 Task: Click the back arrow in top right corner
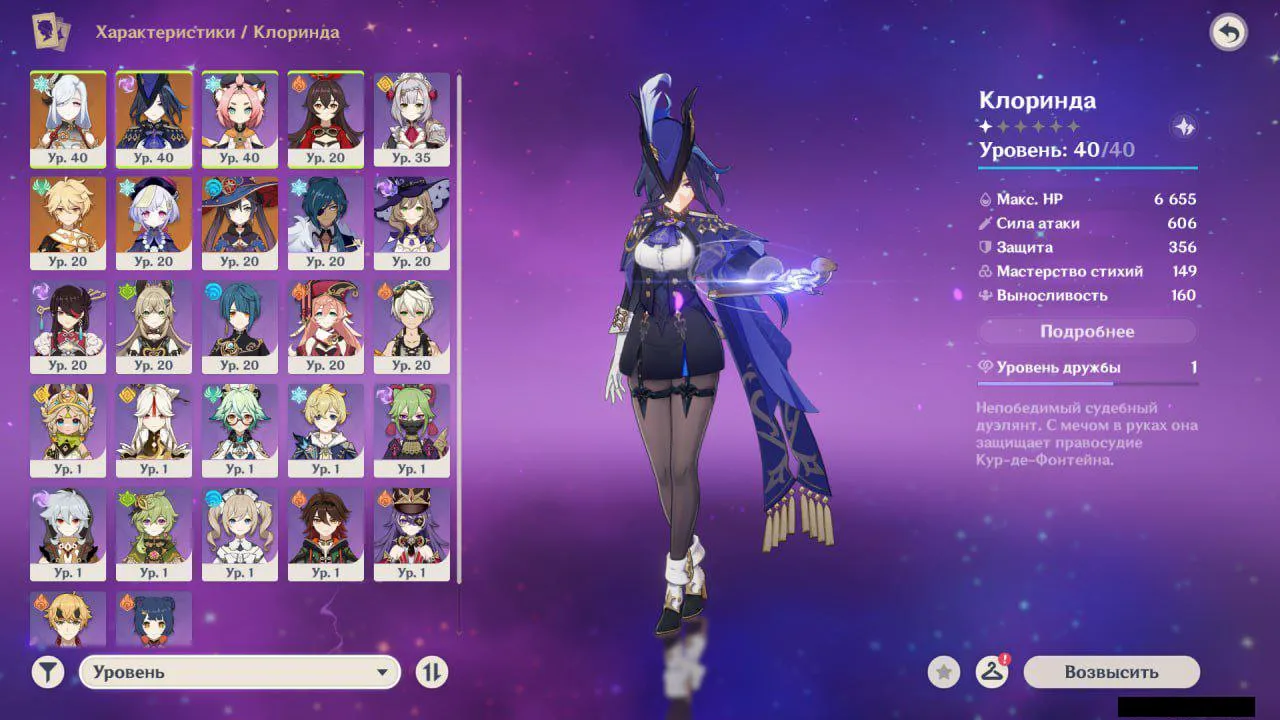point(1229,31)
